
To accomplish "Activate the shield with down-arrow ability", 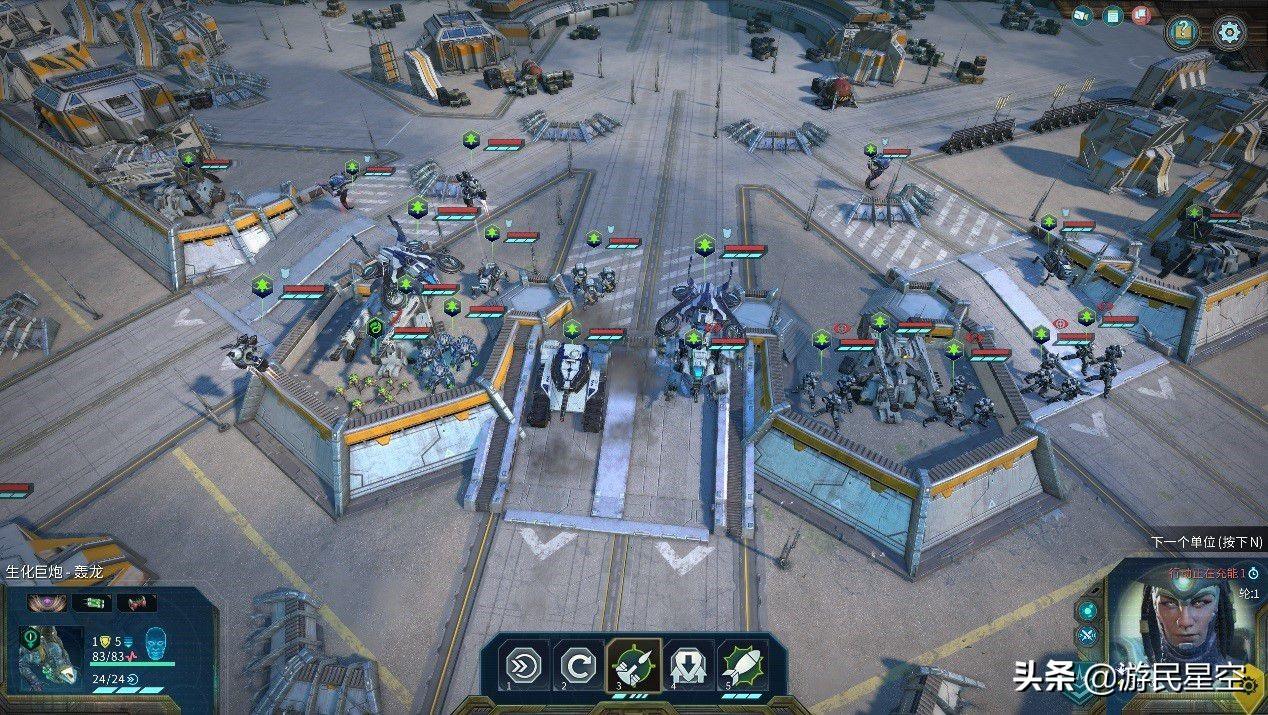I will tap(688, 664).
